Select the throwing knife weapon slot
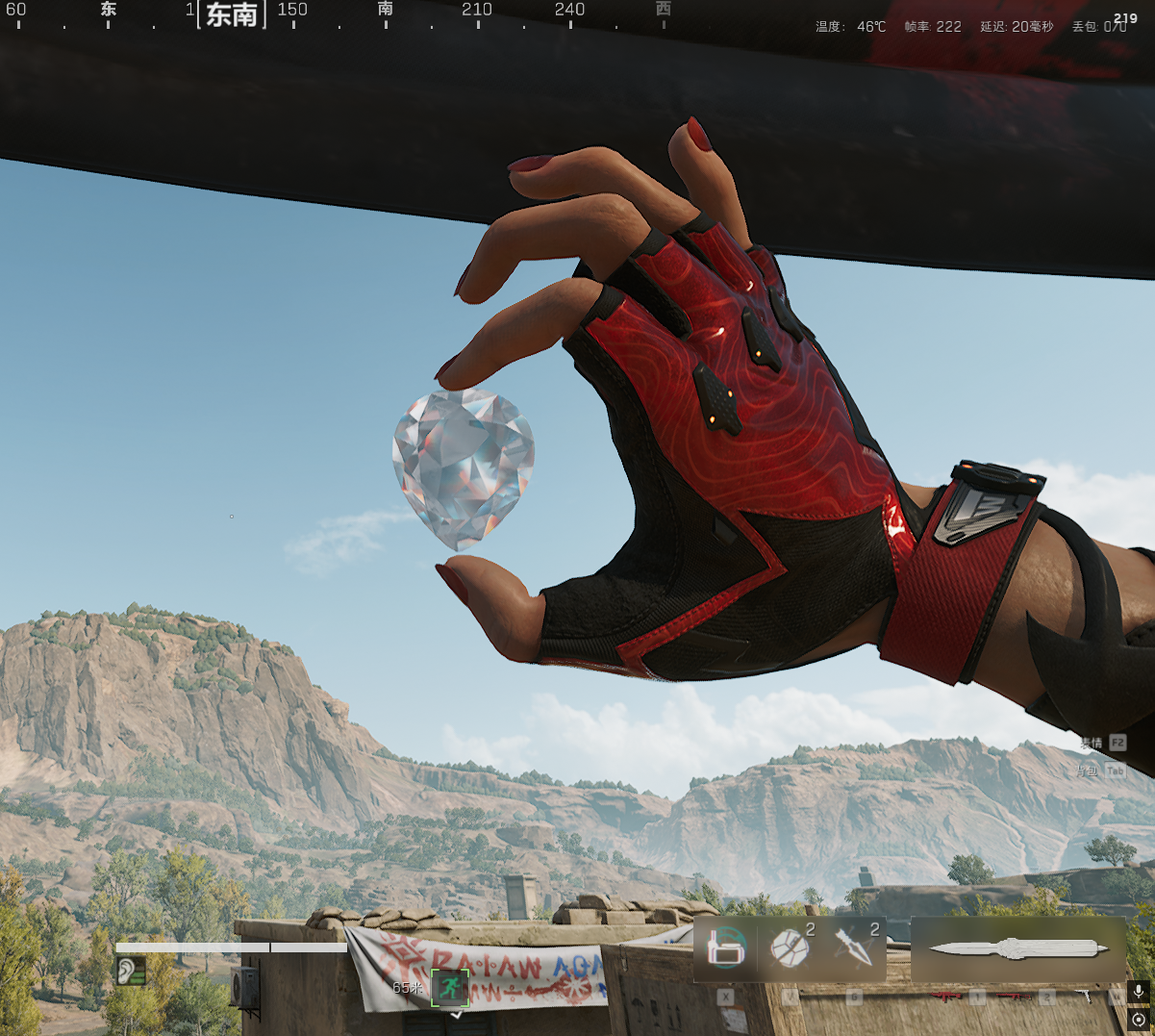The image size is (1155, 1036). (x=1017, y=948)
